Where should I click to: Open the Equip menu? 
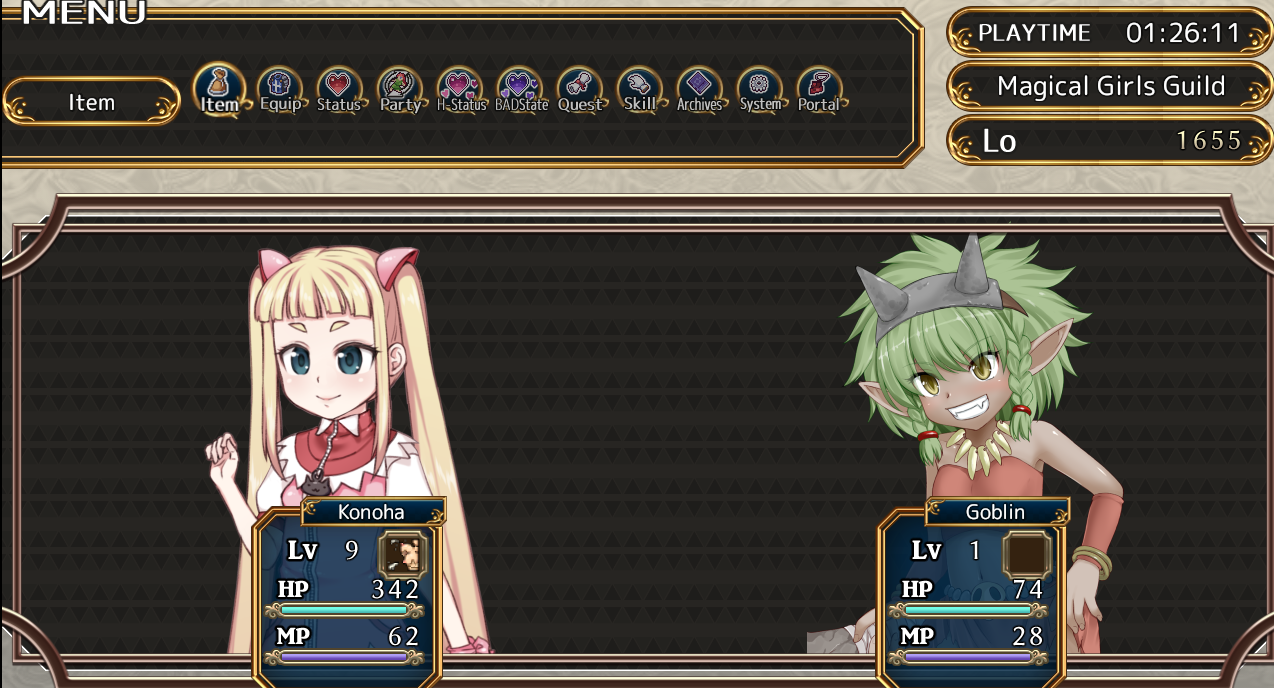coord(280,91)
